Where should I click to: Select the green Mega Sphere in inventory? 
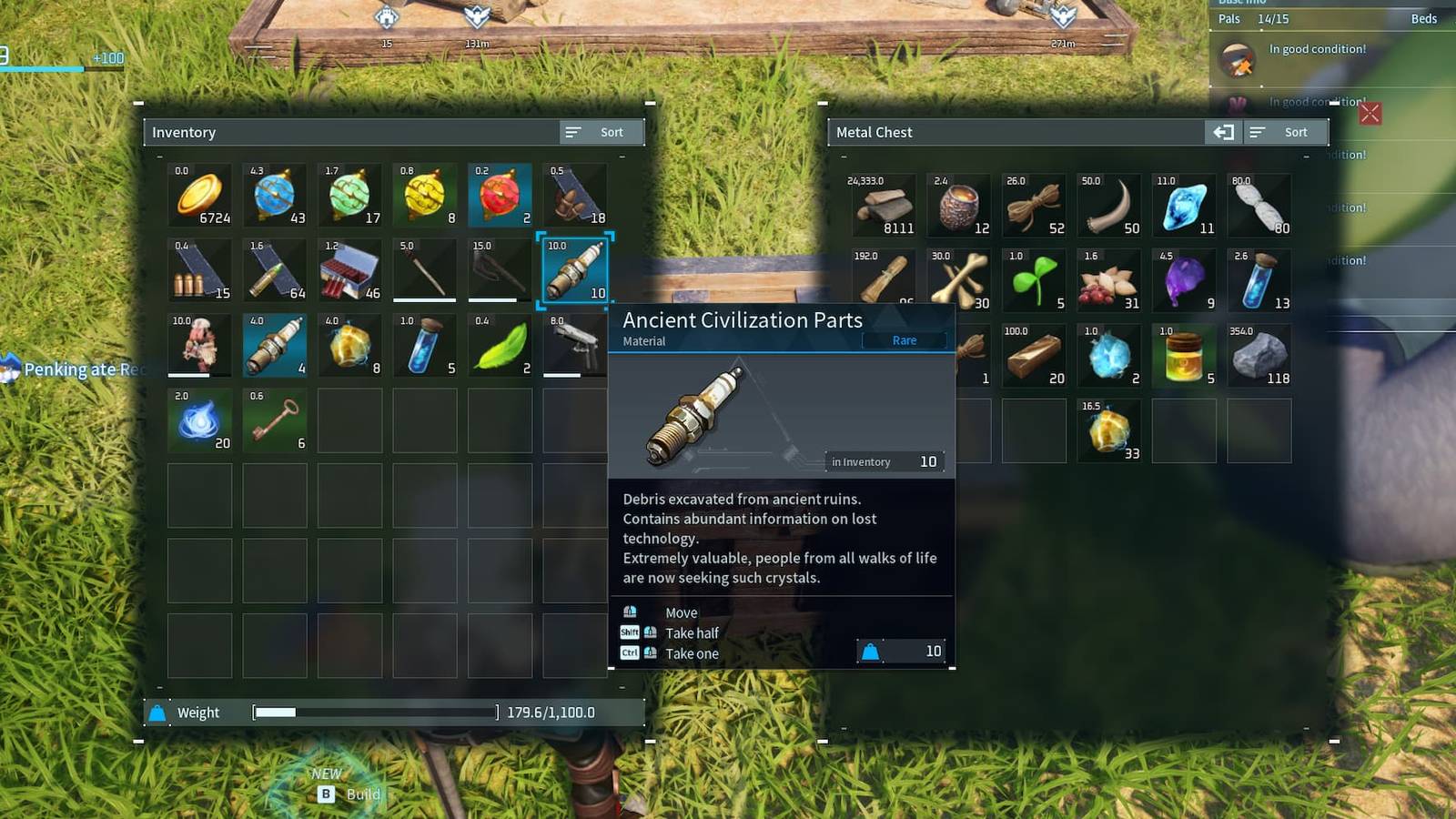349,196
